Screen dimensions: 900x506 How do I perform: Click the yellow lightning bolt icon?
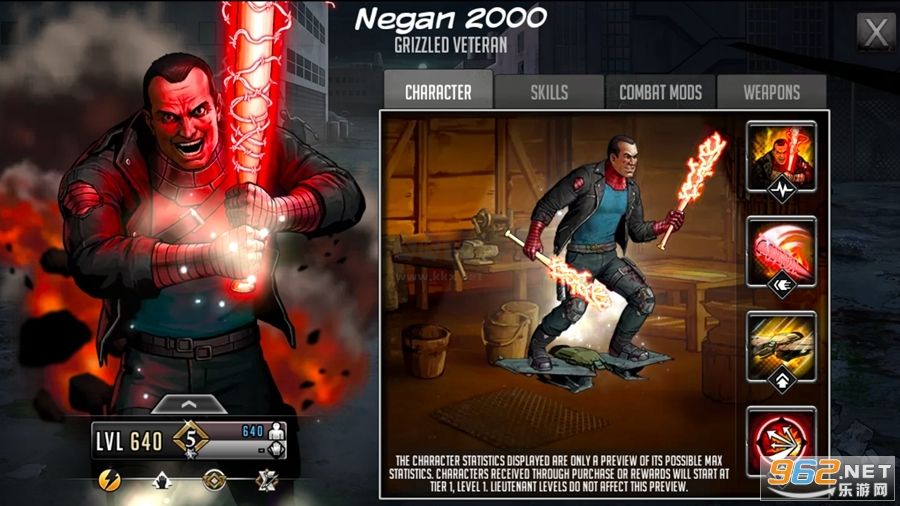110,481
